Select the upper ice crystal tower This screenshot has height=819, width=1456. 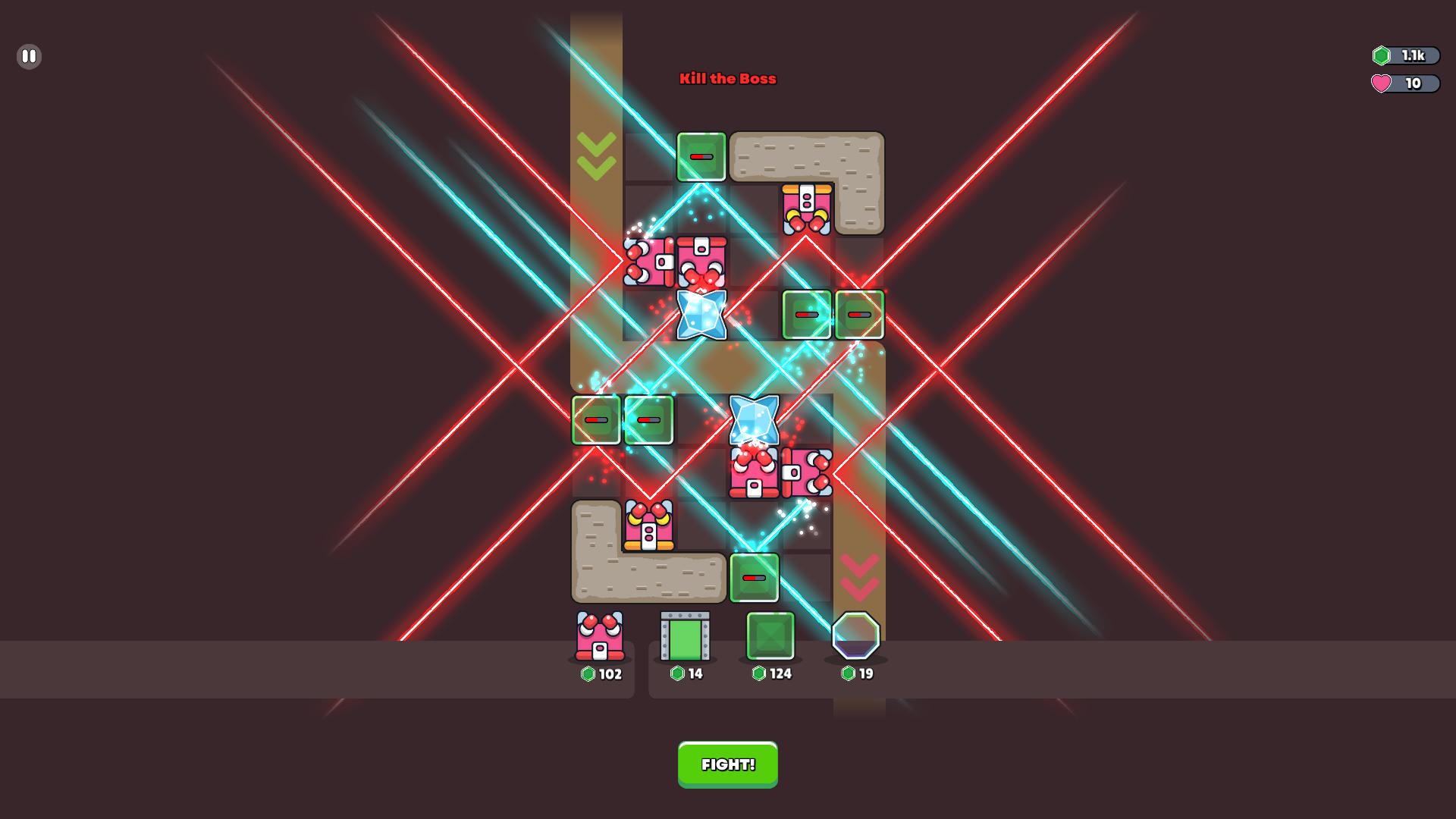(701, 315)
